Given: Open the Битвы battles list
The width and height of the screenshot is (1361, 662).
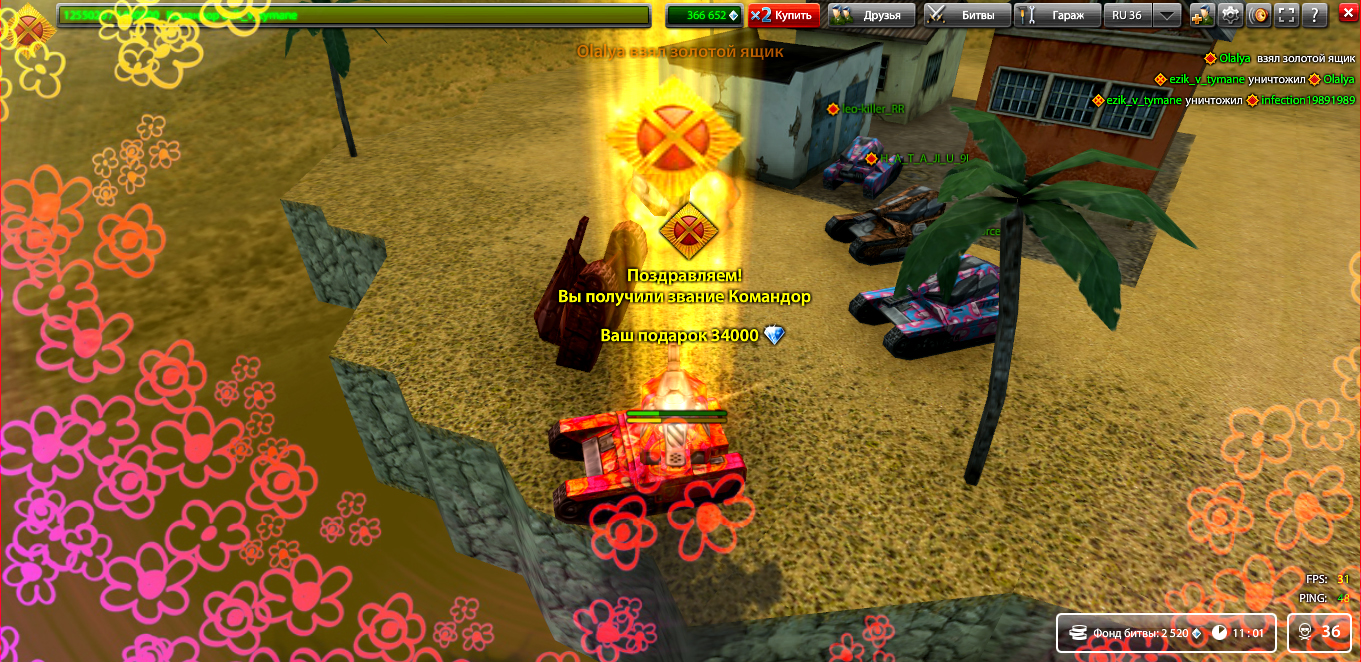Looking at the screenshot, I should 965,15.
